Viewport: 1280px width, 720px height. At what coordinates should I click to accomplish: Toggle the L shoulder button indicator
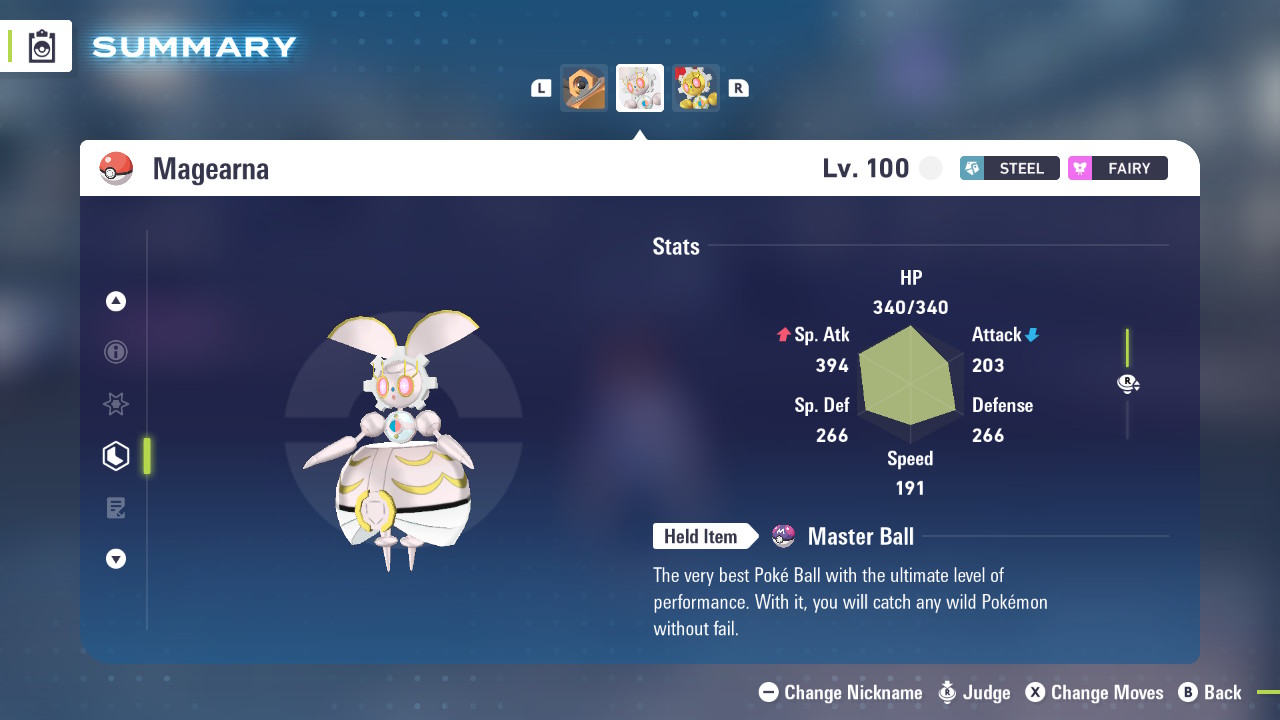click(x=540, y=87)
